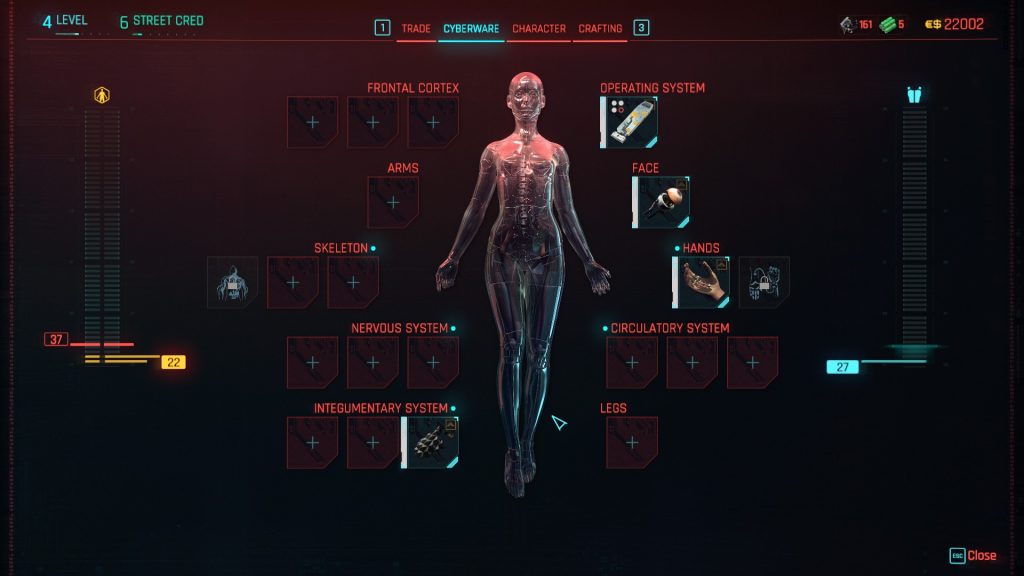
Task: Go to the Crafting tab
Action: (x=600, y=29)
